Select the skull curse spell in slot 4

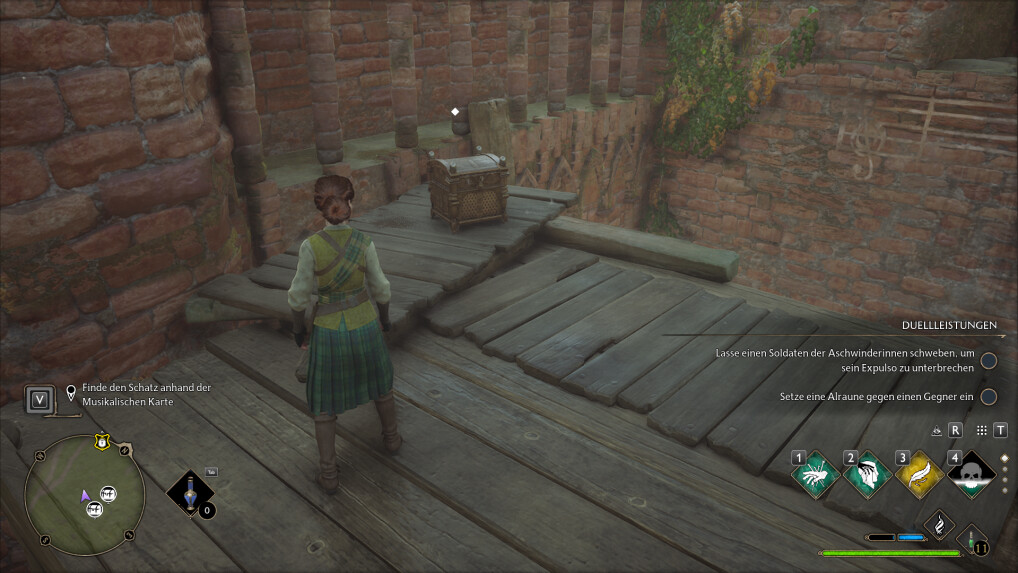[972, 474]
